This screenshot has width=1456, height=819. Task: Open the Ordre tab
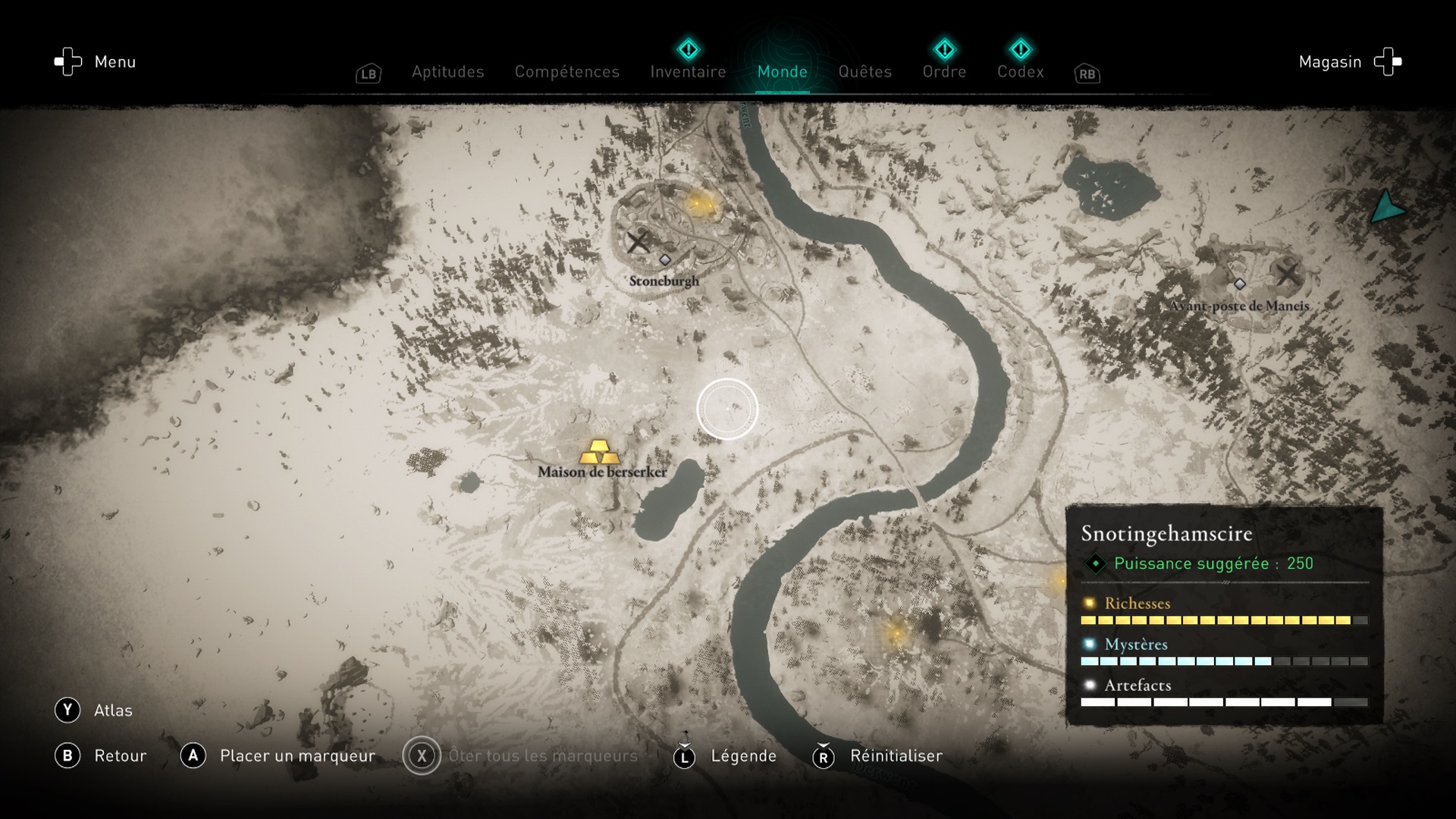pos(944,72)
